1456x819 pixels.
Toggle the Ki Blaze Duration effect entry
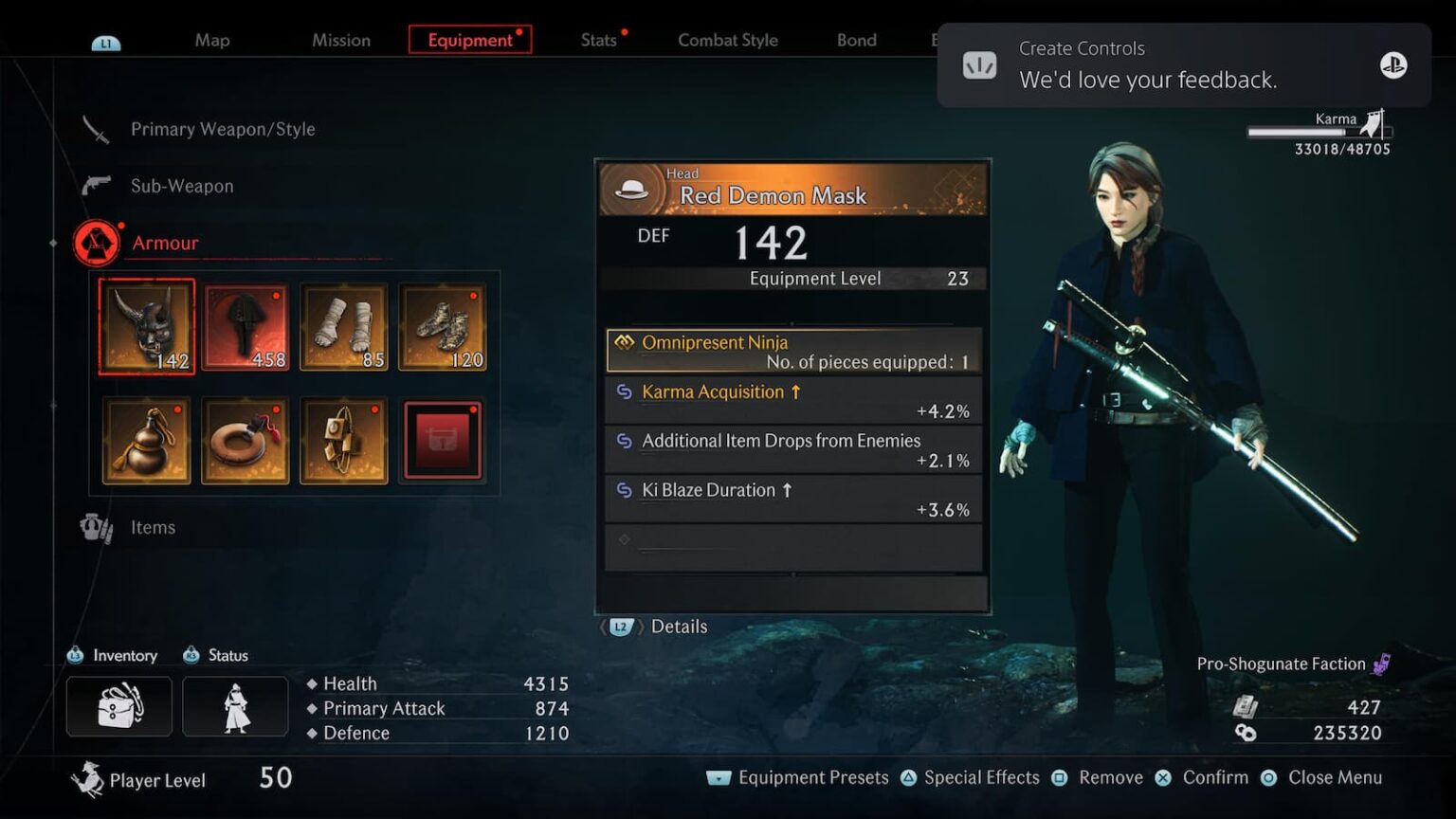(x=793, y=498)
